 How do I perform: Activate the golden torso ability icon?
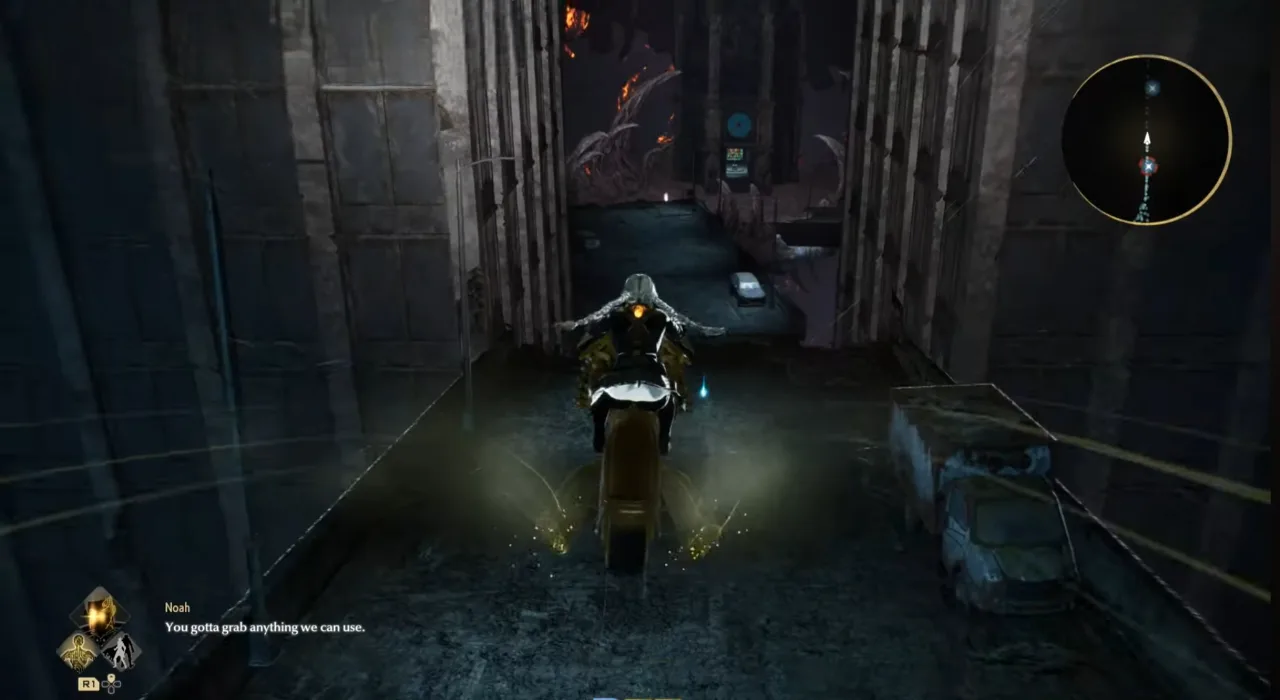click(78, 651)
